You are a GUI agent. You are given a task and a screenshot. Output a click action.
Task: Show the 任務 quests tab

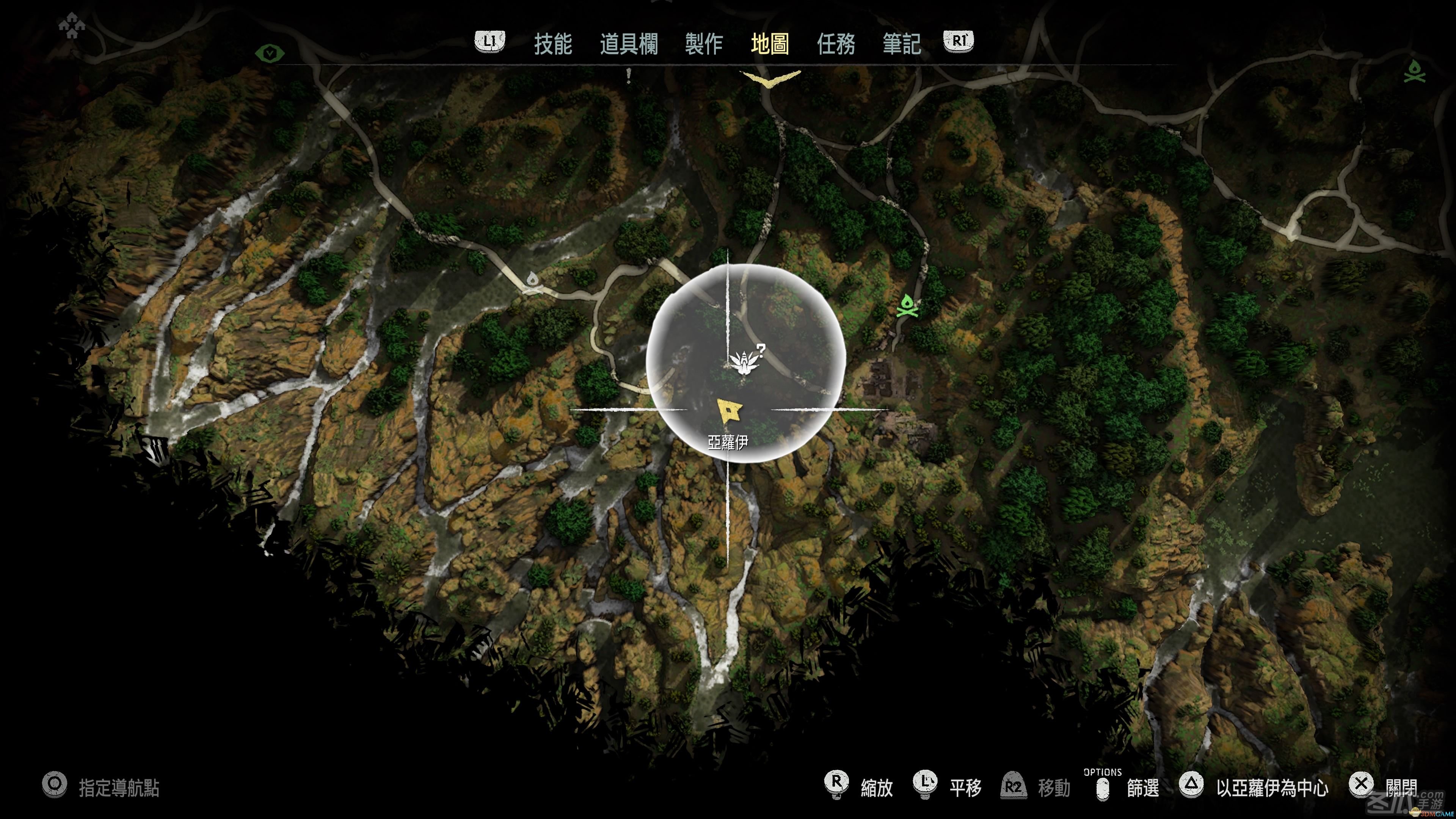tap(835, 44)
